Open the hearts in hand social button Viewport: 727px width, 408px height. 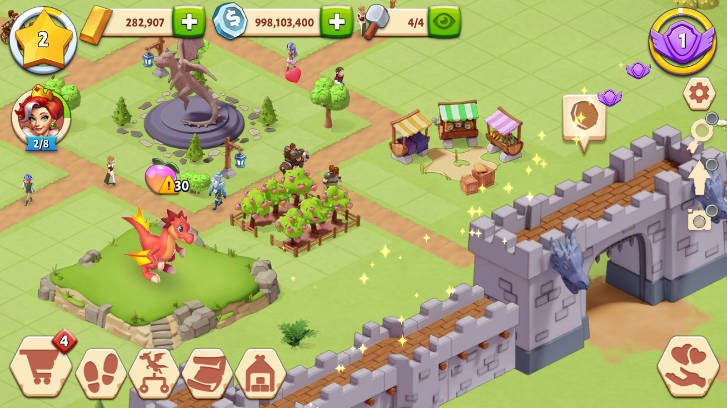tap(689, 366)
